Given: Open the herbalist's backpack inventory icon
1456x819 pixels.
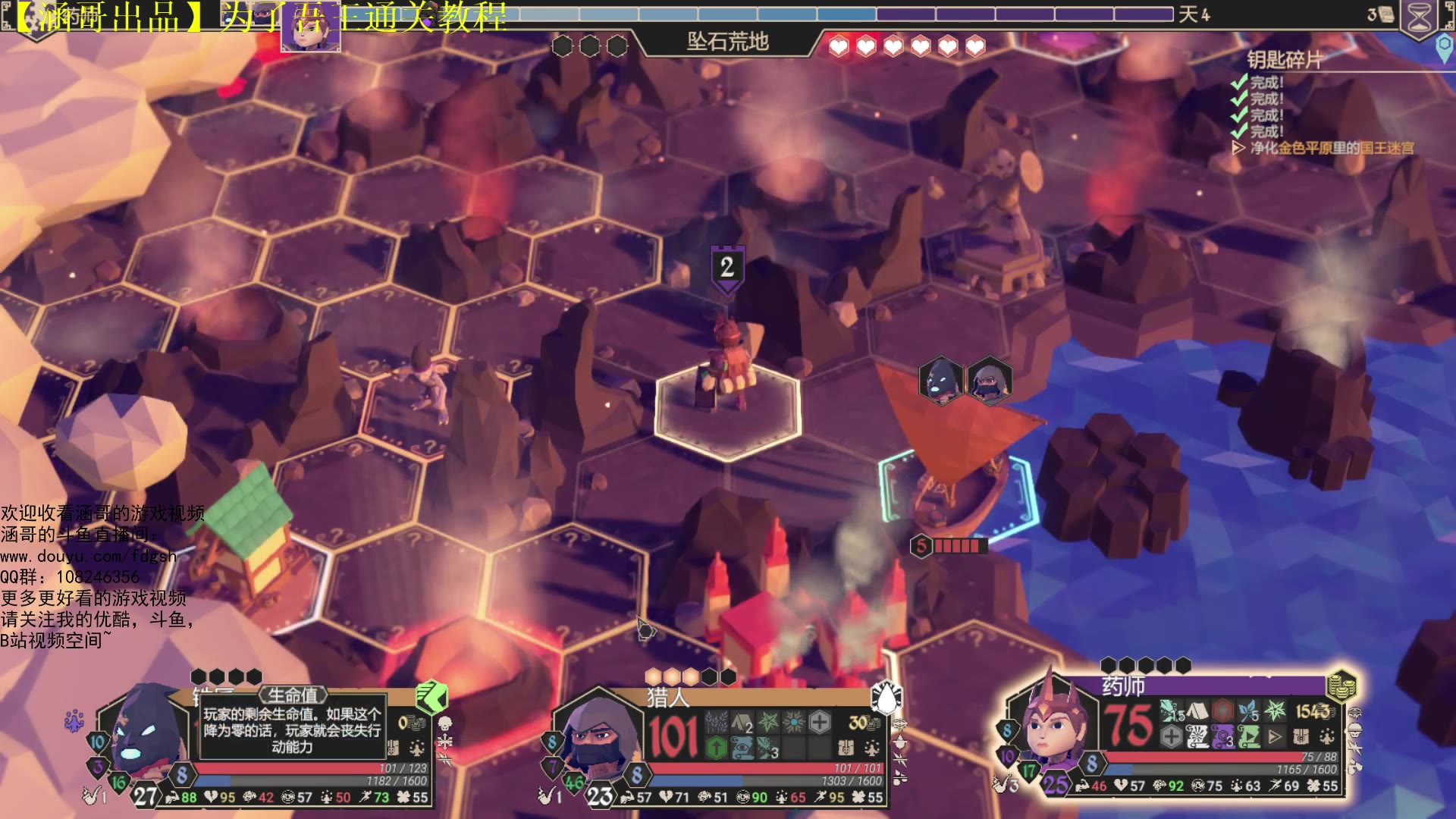Looking at the screenshot, I should 1301,736.
